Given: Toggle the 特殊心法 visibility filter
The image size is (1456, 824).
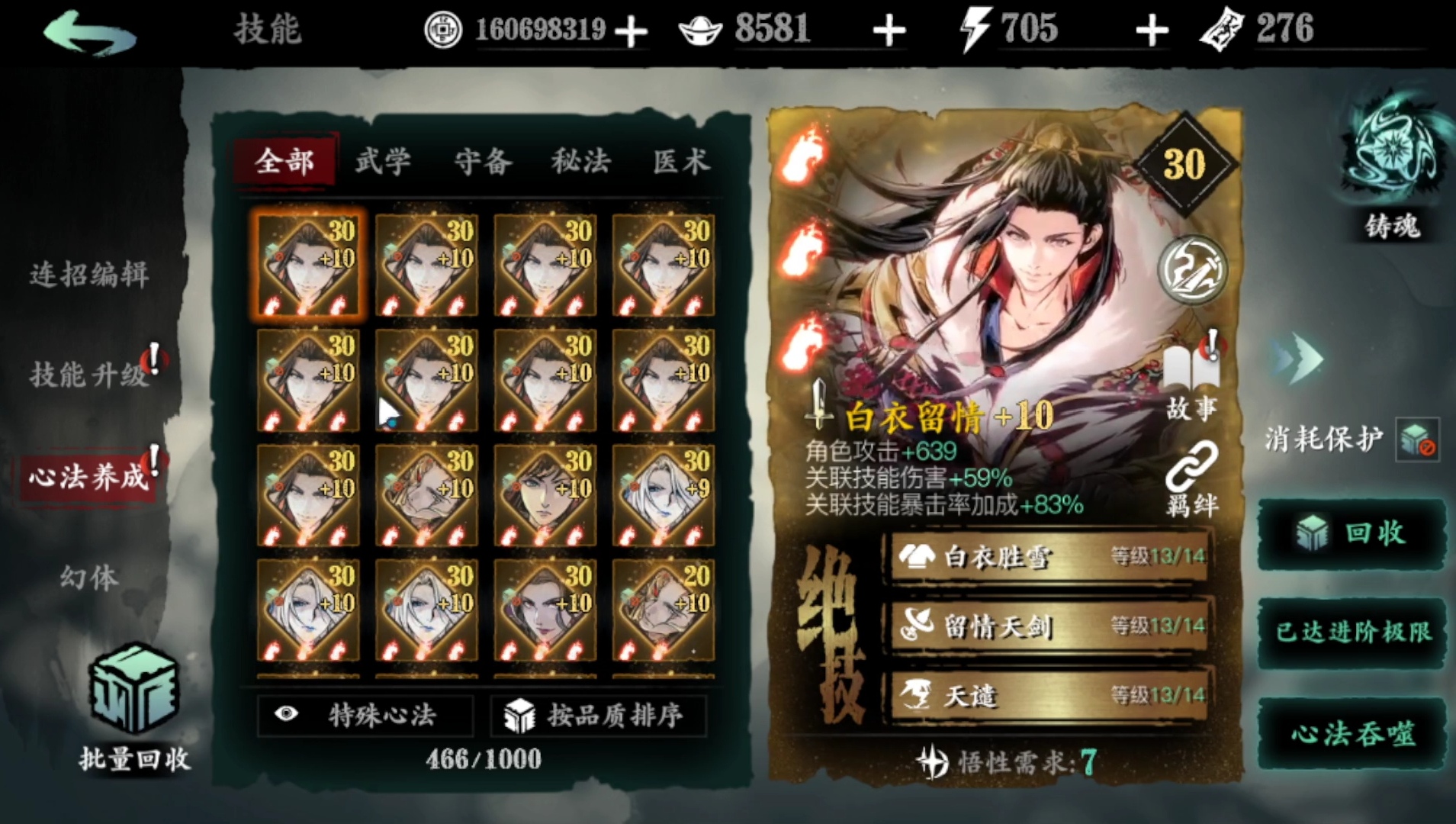Looking at the screenshot, I should 365,715.
